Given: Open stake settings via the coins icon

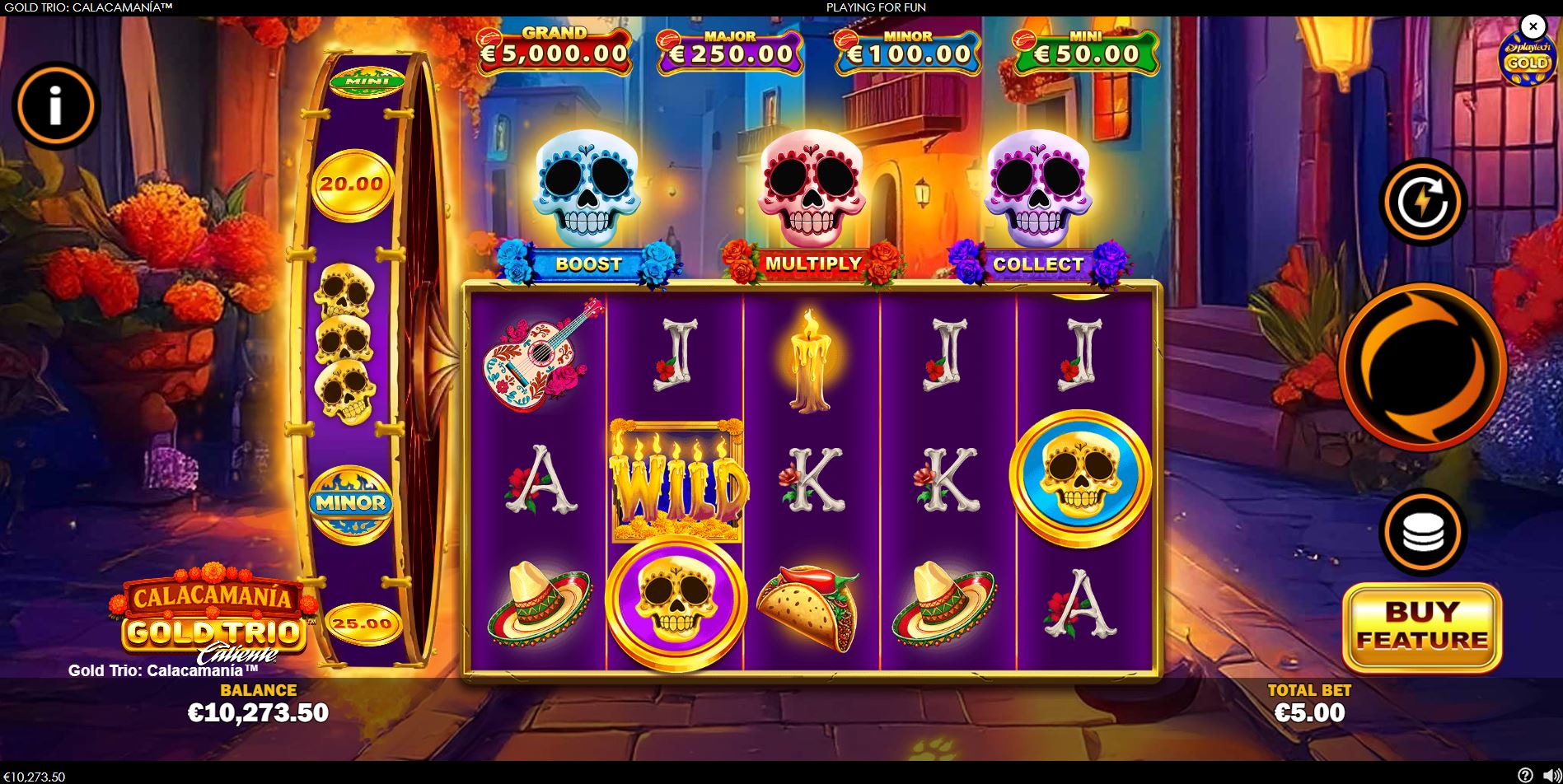Looking at the screenshot, I should (x=1425, y=531).
